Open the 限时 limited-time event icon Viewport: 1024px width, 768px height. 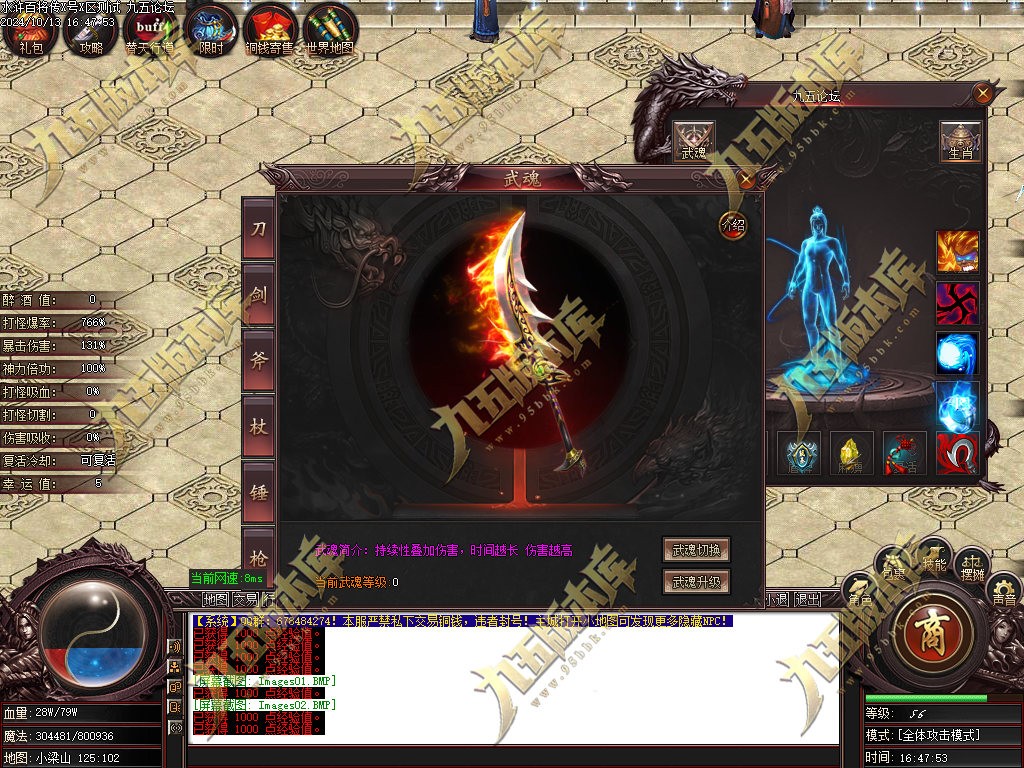[211, 30]
